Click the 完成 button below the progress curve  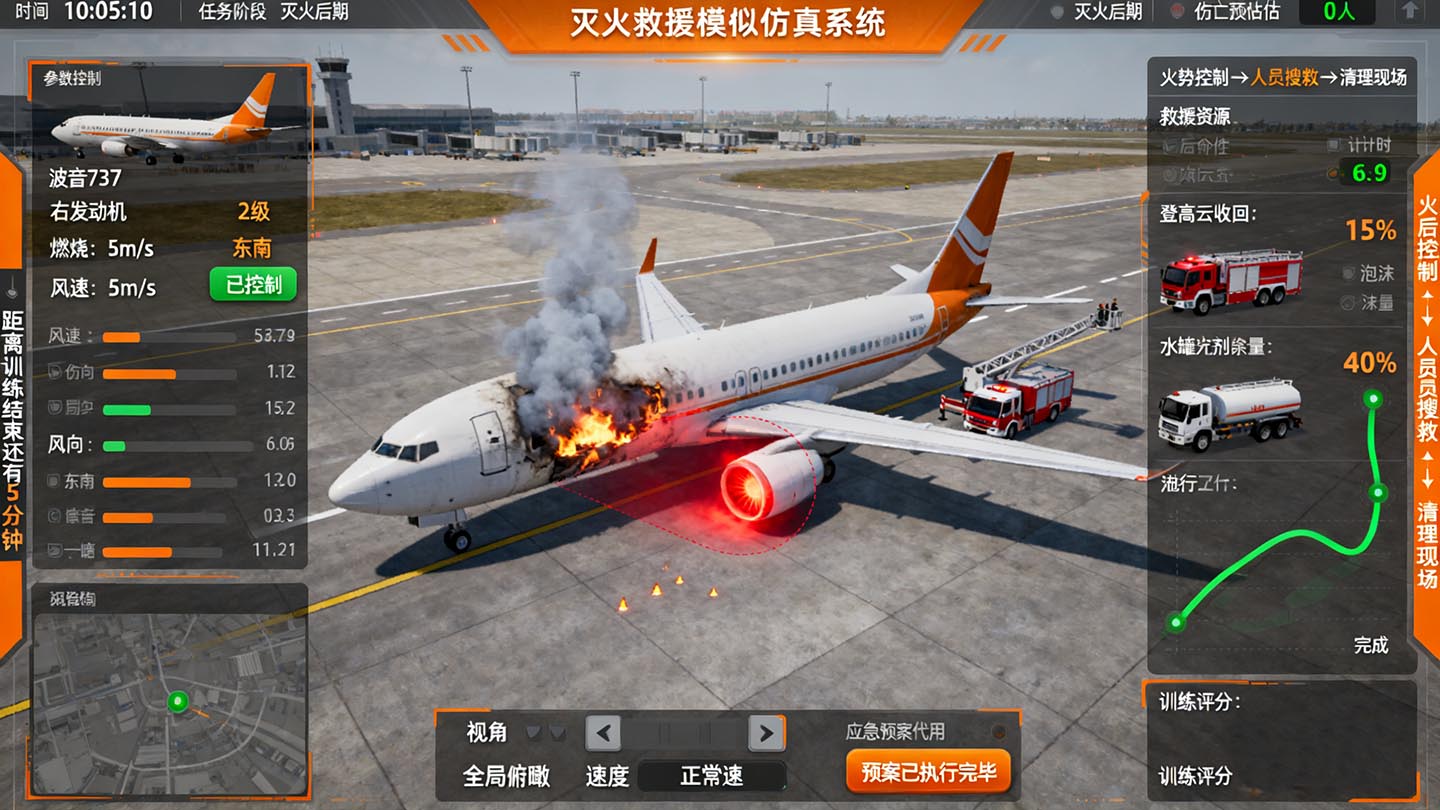point(1372,647)
